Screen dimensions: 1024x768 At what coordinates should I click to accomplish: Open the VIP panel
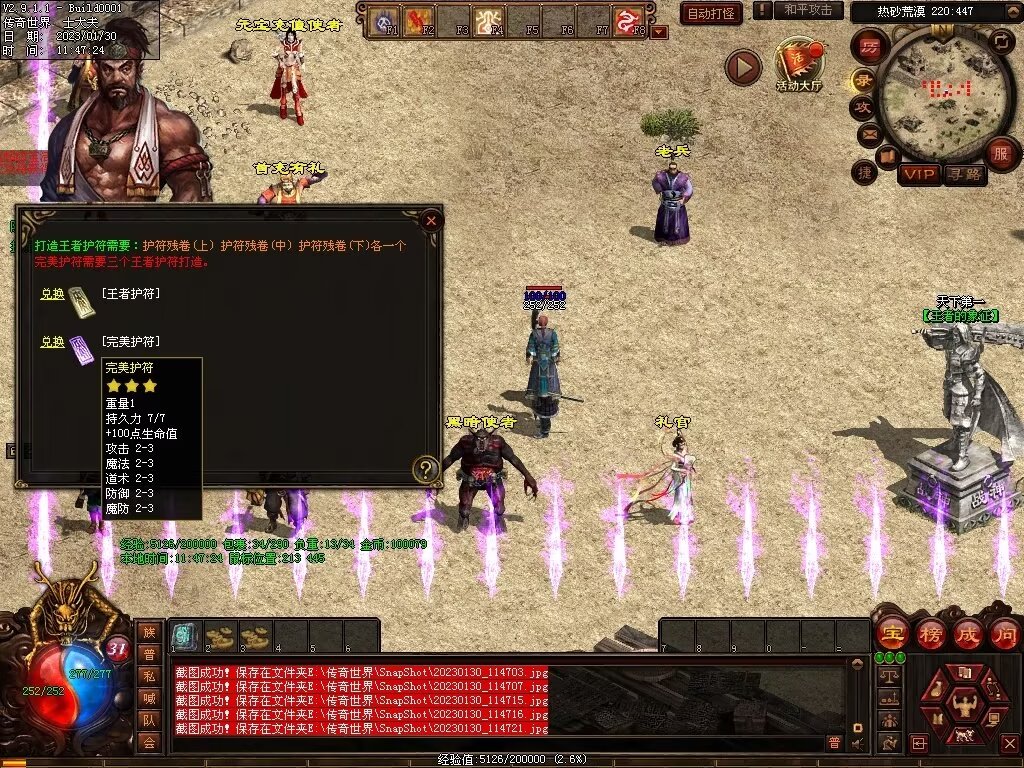click(919, 174)
